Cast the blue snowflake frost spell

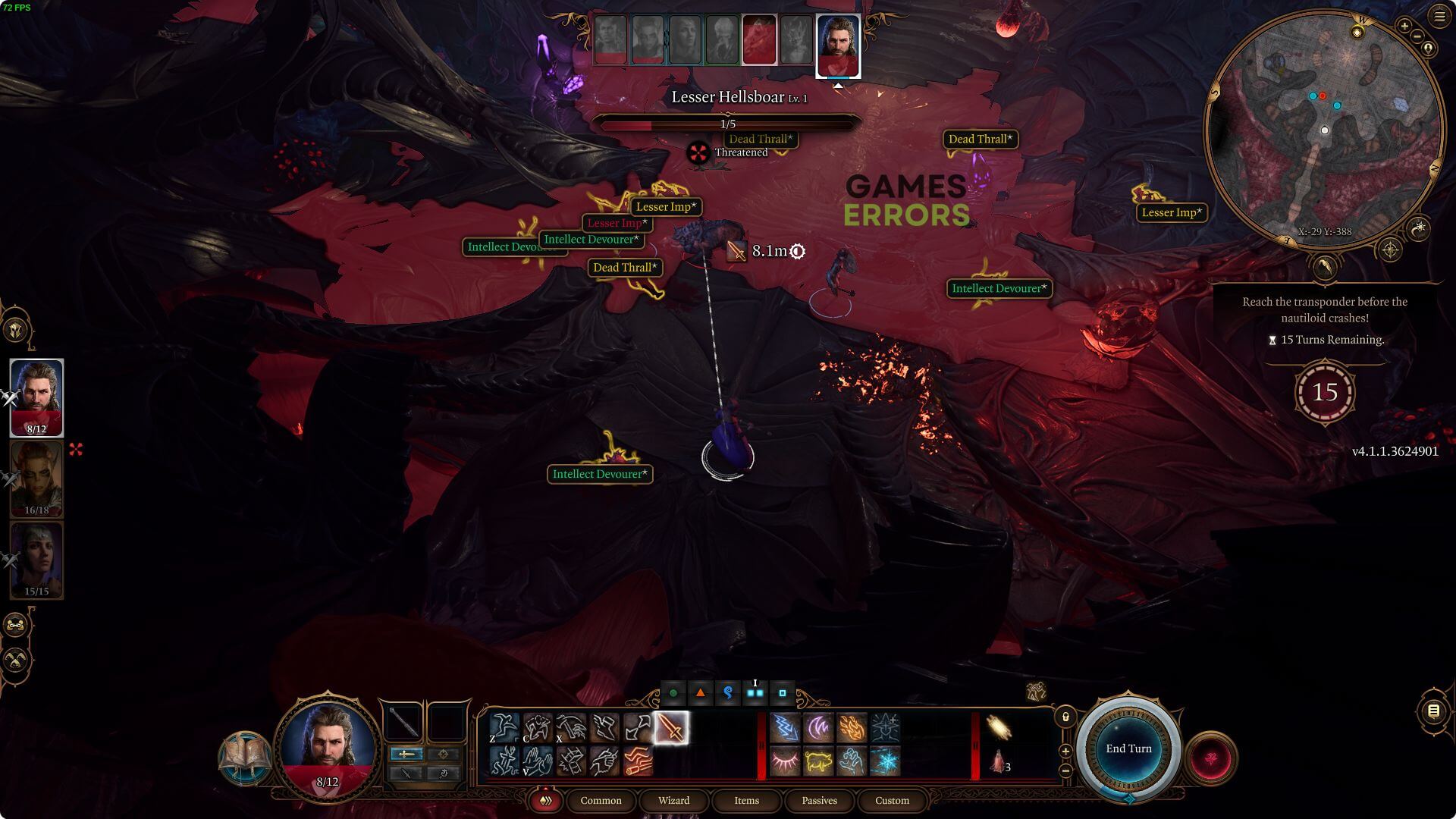coord(885,761)
